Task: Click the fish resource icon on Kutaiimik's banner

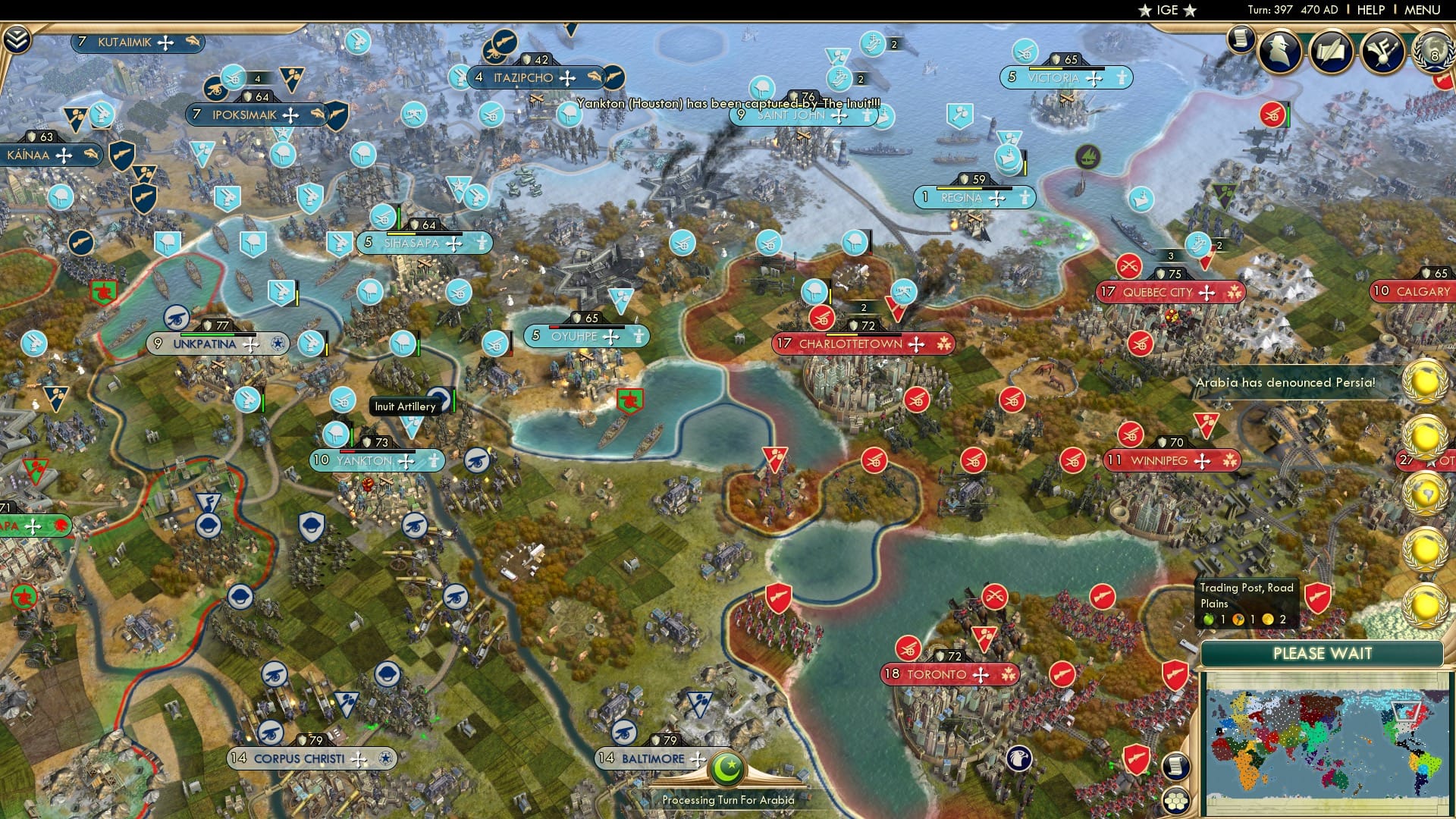Action: 193,42
